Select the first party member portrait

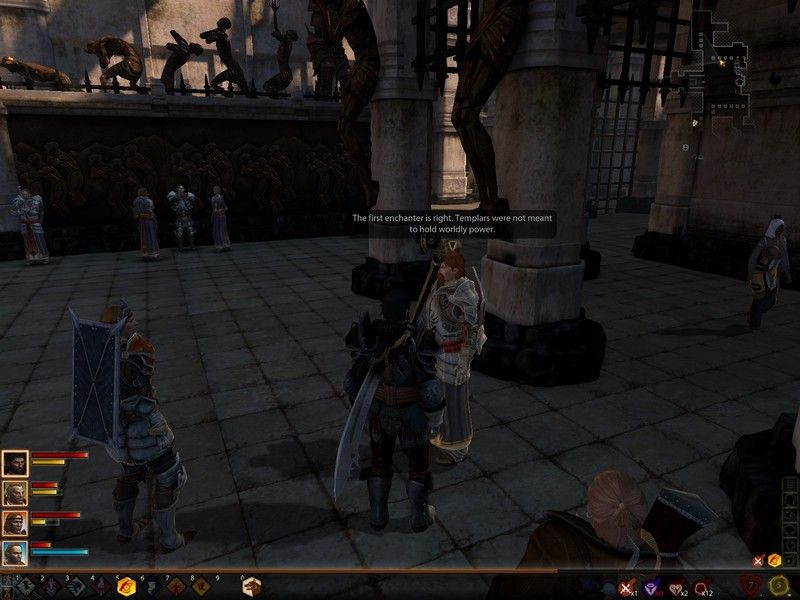pyautogui.click(x=14, y=463)
